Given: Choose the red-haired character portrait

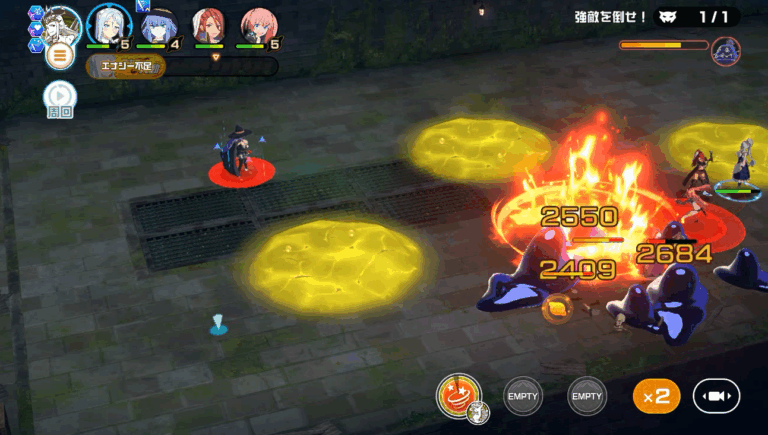Looking at the screenshot, I should (209, 25).
